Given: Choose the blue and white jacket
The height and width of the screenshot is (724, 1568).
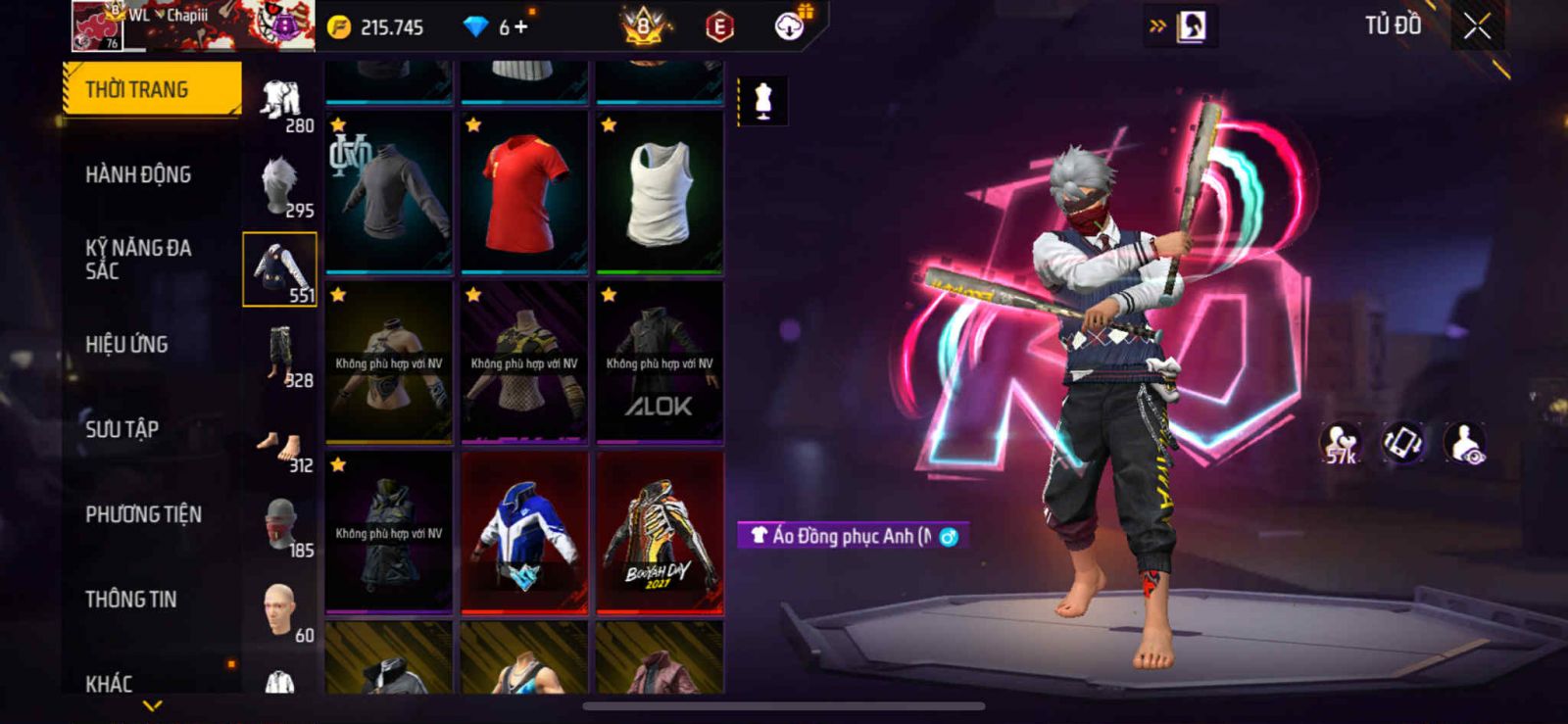Looking at the screenshot, I should (524, 532).
